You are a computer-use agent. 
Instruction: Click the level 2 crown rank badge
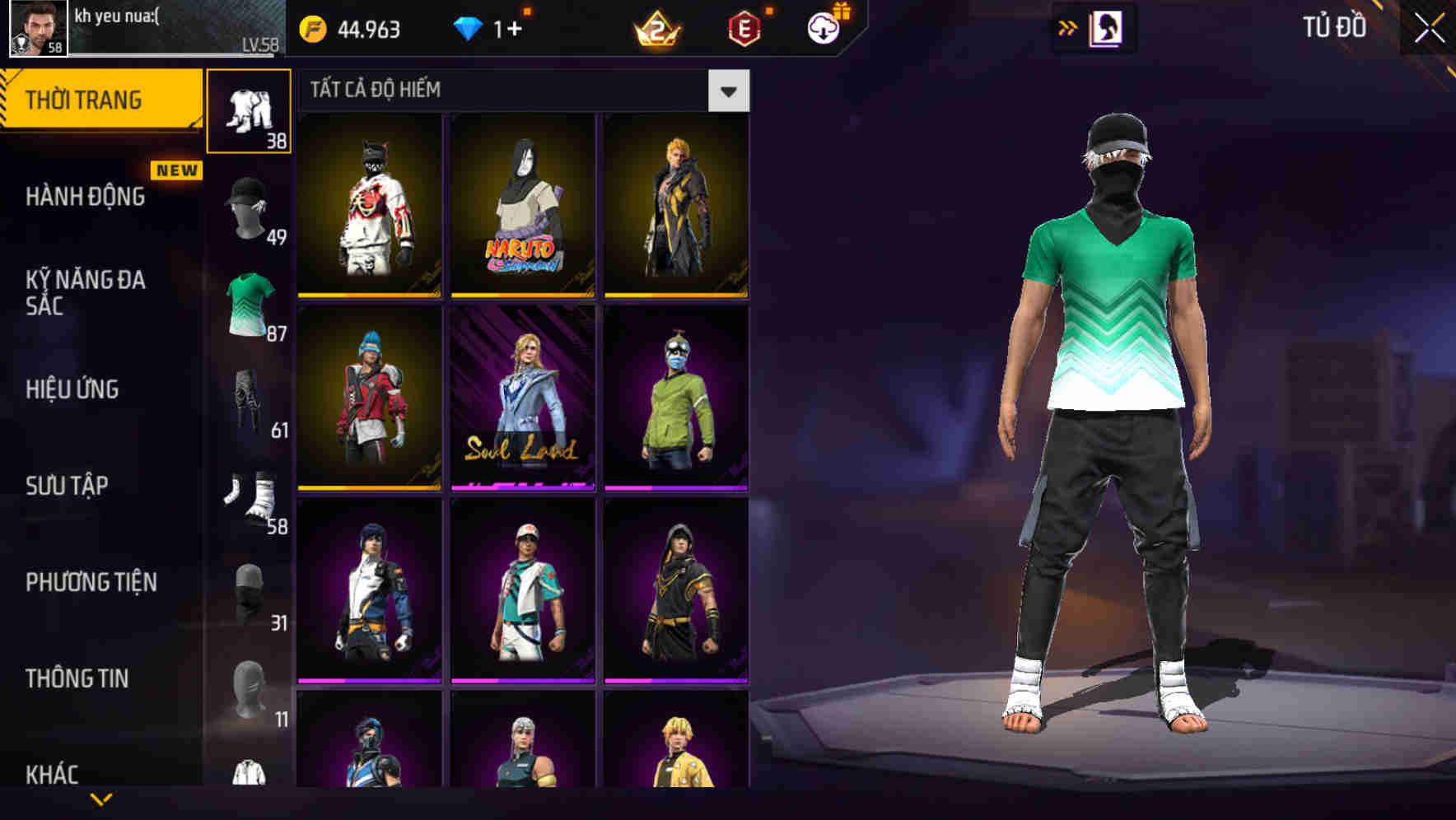[657, 29]
